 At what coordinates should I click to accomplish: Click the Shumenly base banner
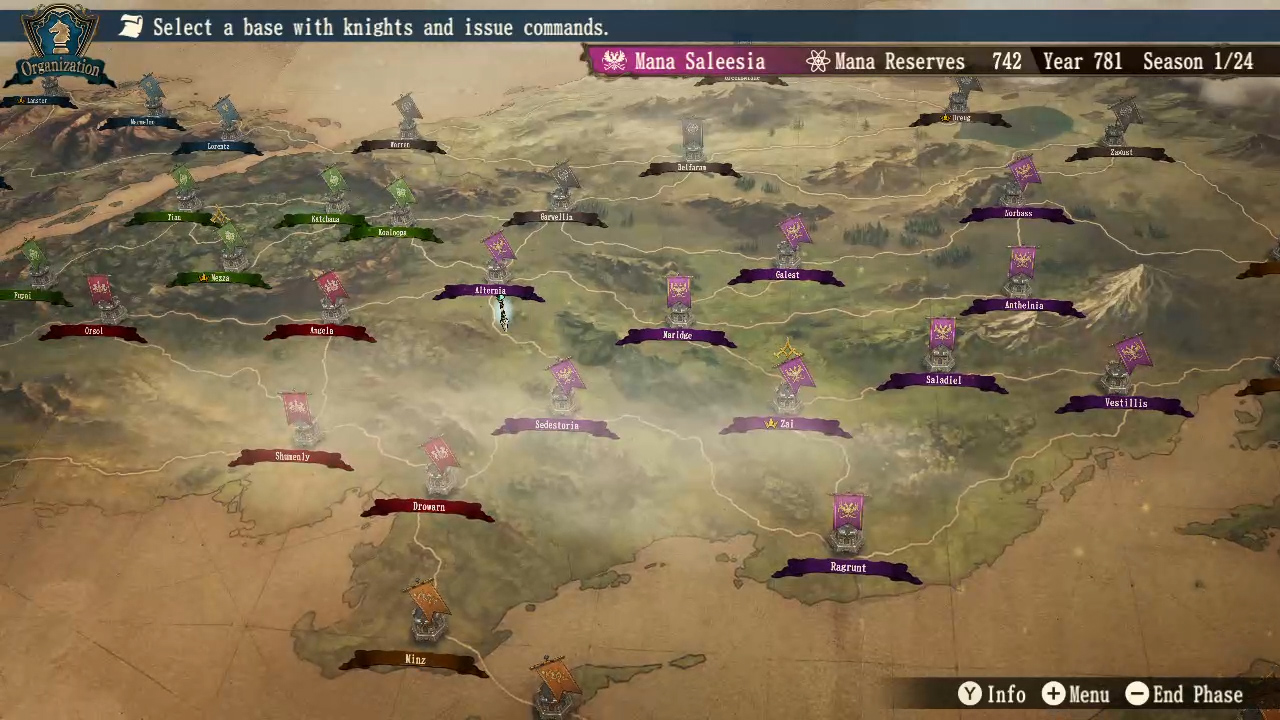click(x=292, y=457)
